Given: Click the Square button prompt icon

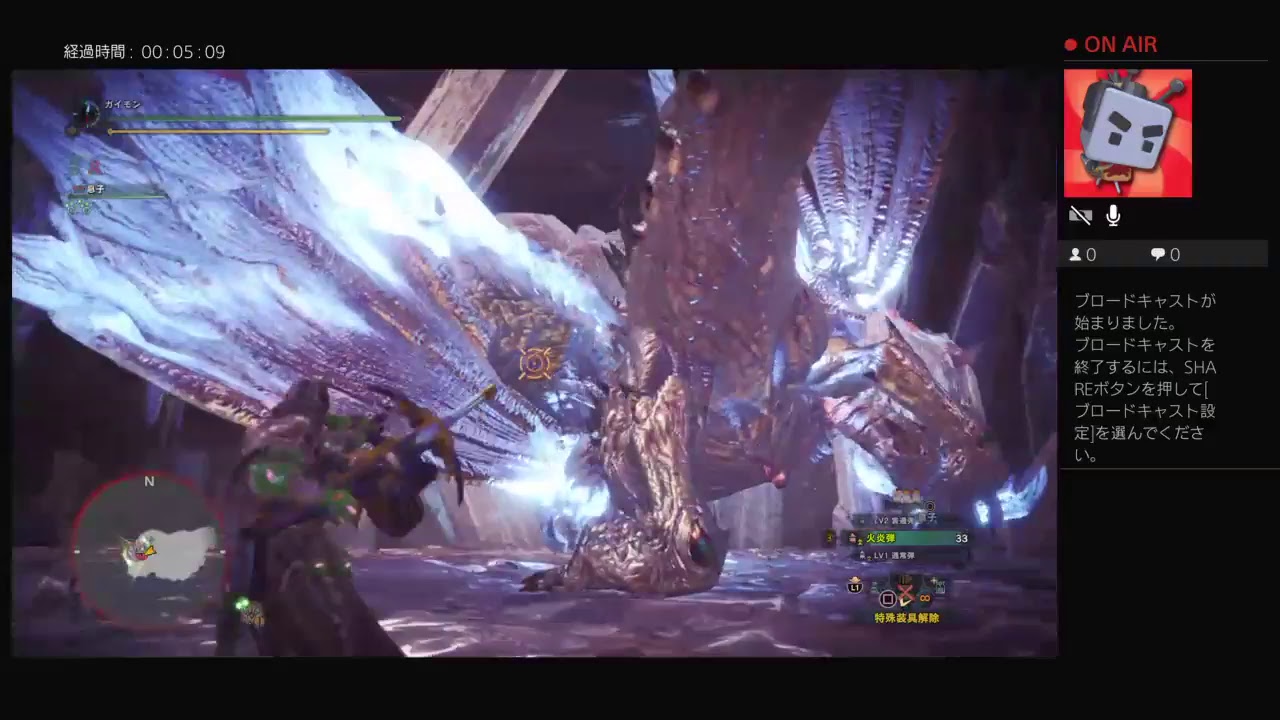Looking at the screenshot, I should click(x=887, y=597).
